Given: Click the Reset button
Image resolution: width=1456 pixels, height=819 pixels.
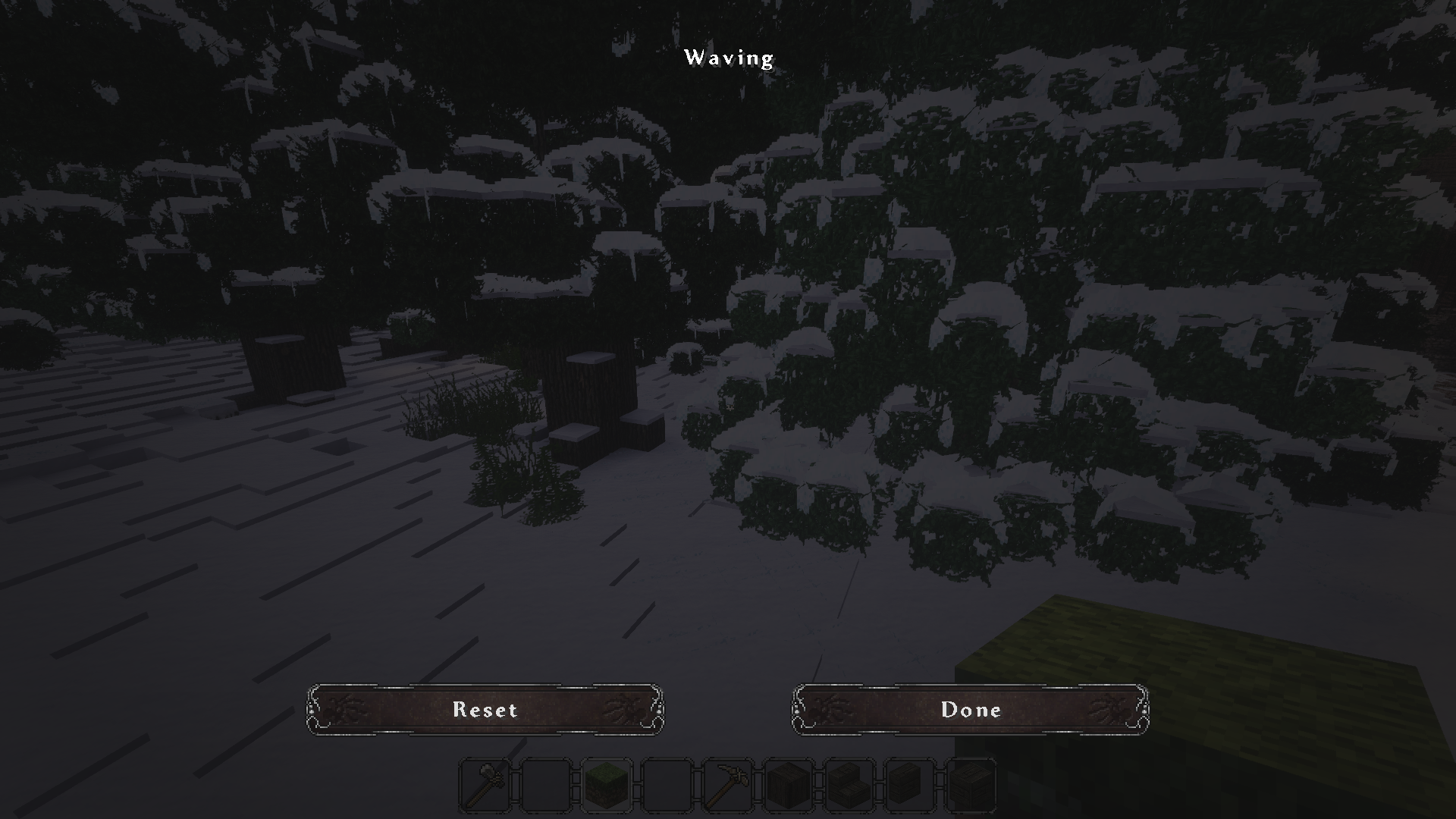Looking at the screenshot, I should pos(485,710).
